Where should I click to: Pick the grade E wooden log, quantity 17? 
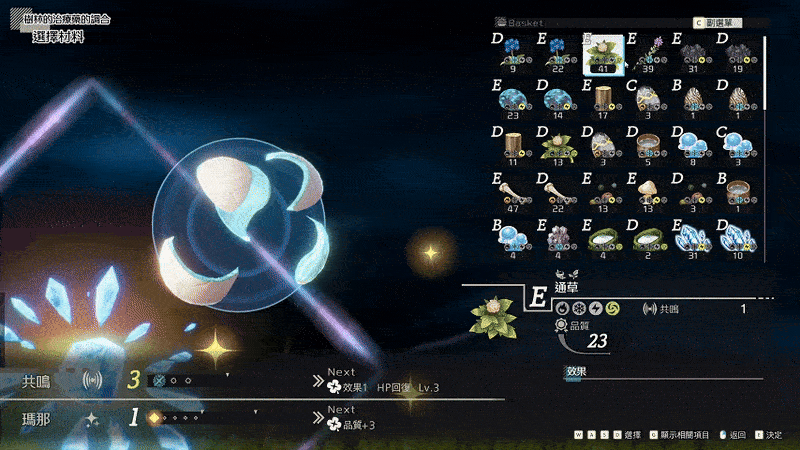tap(603, 99)
